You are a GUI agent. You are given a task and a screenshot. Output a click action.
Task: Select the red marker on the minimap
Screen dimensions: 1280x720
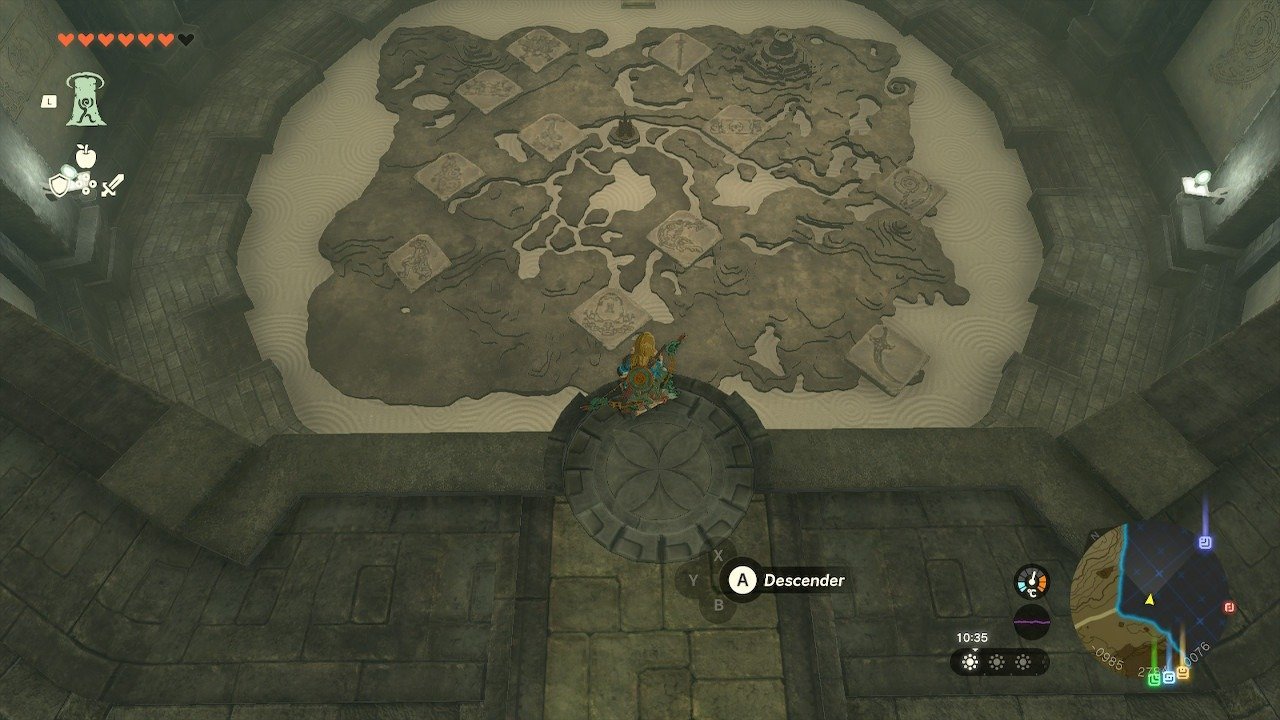tap(1229, 607)
